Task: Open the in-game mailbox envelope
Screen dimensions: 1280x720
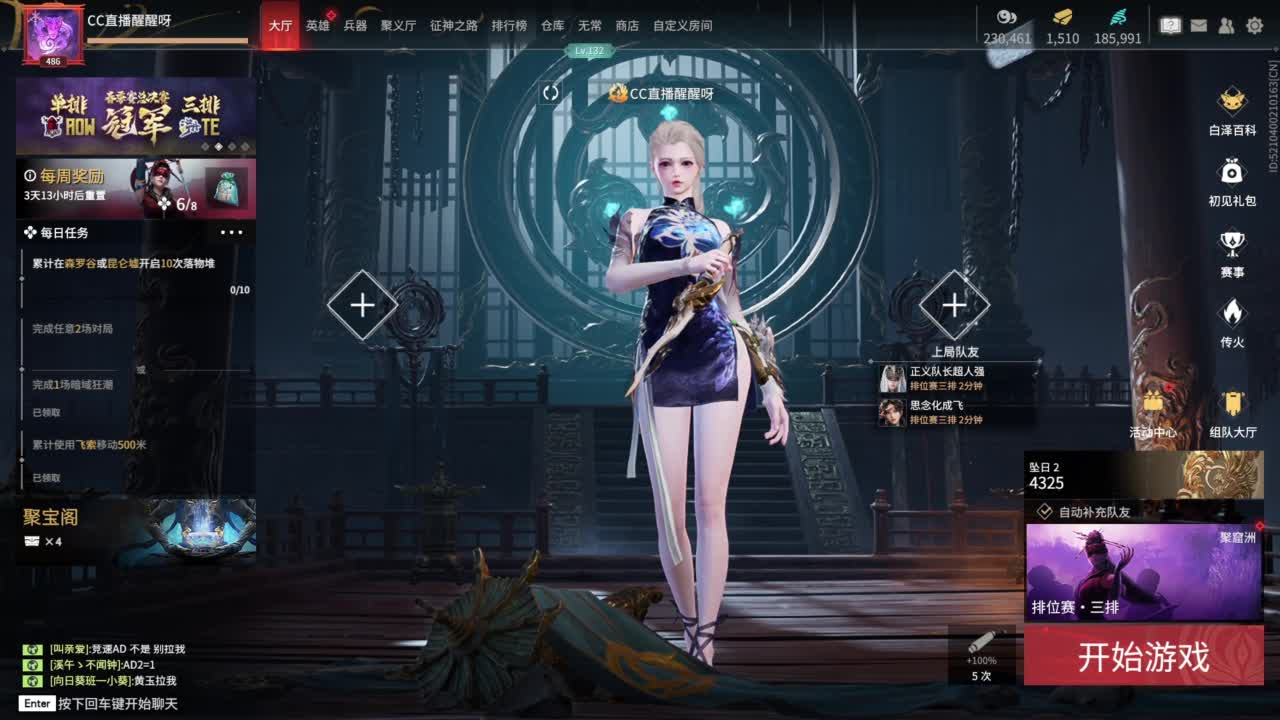Action: click(x=1199, y=24)
